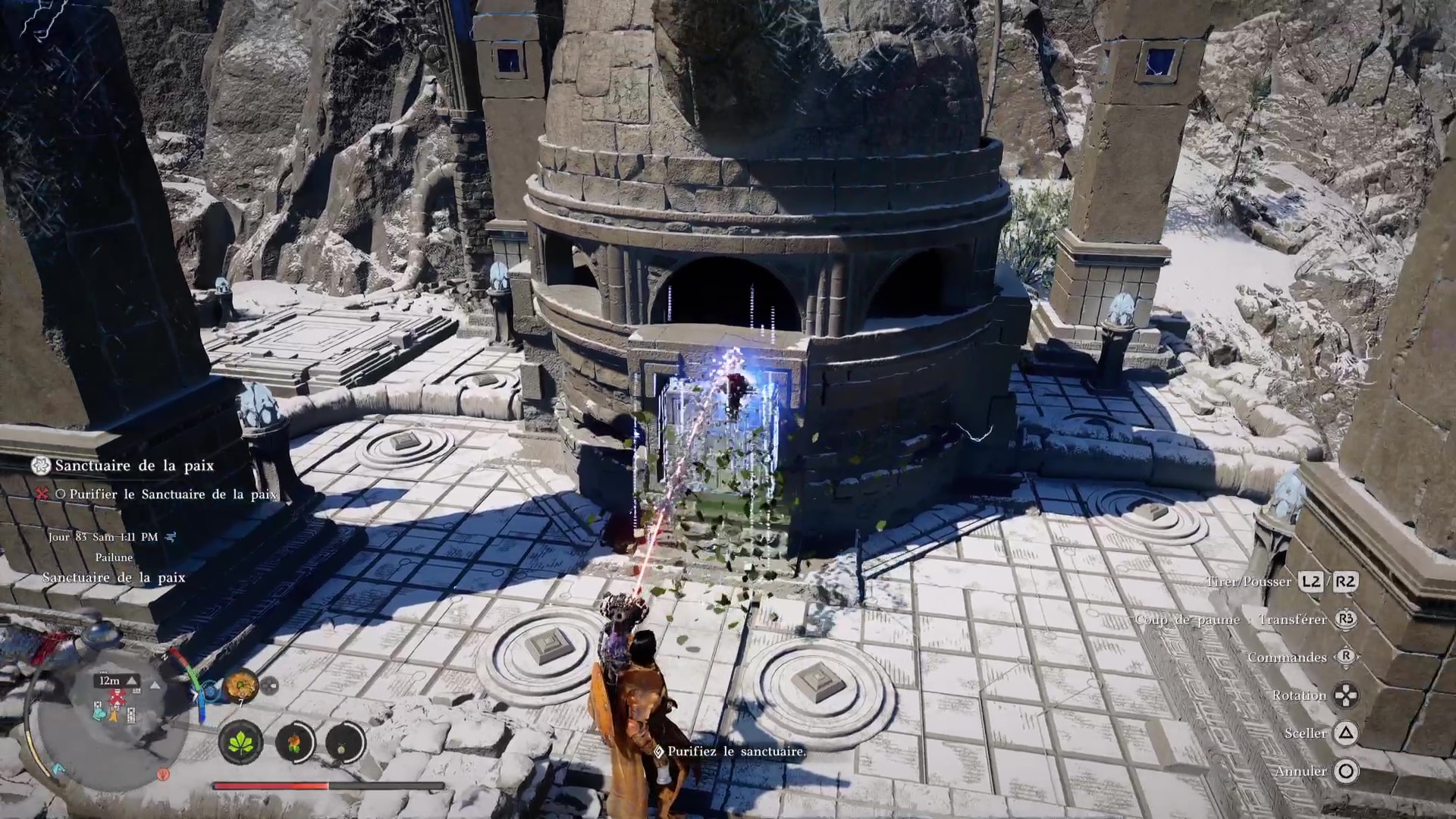Click the red objective marker on the minimap
The height and width of the screenshot is (819, 1456).
point(116,697)
